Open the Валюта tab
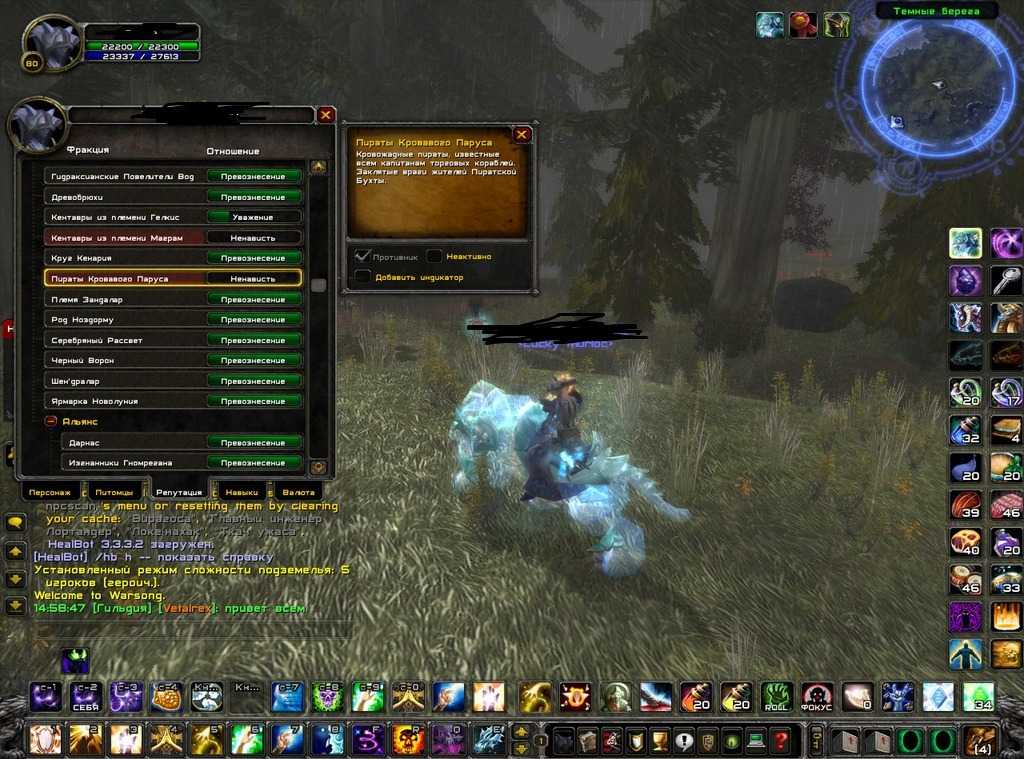 click(298, 492)
